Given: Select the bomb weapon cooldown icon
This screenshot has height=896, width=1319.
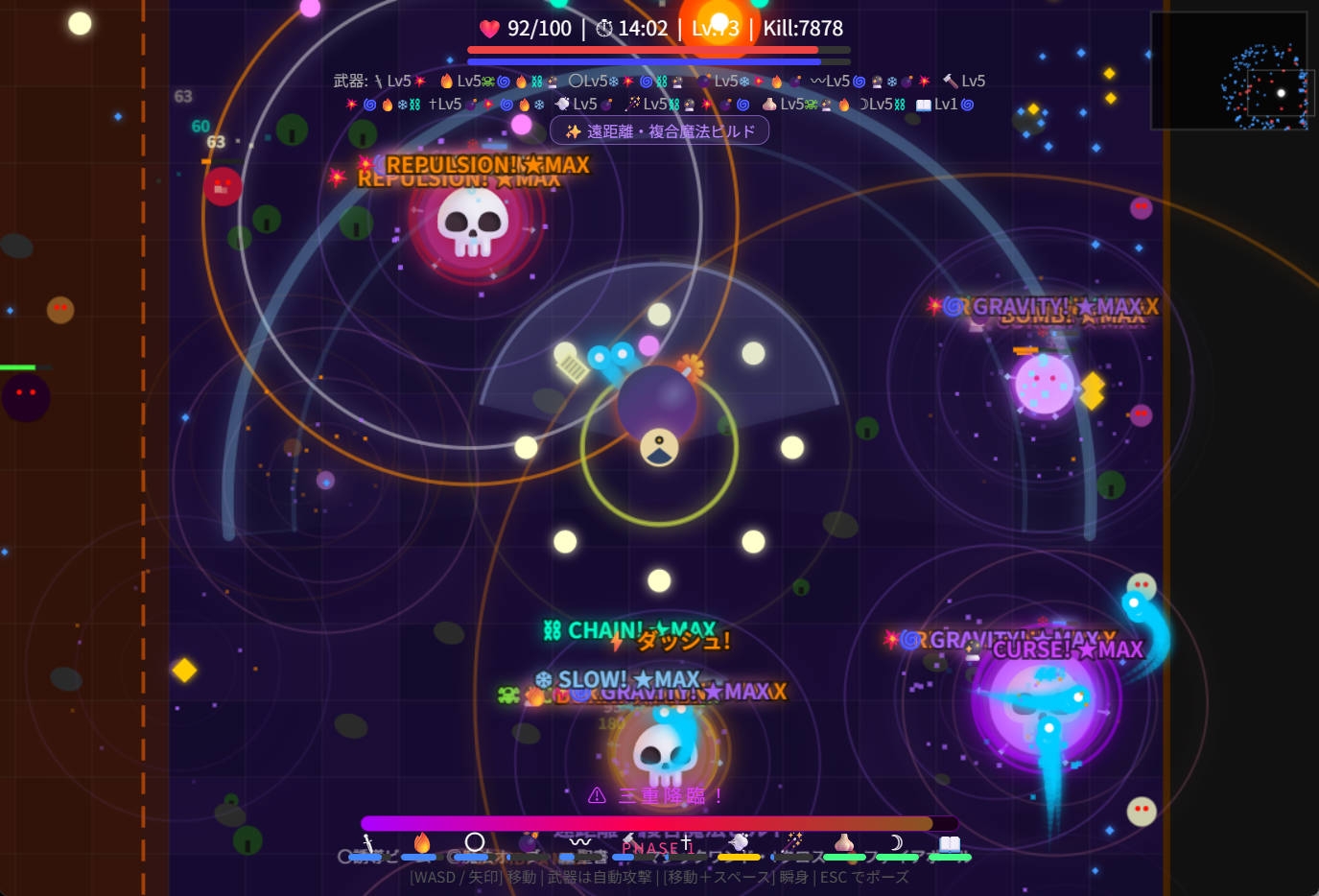Looking at the screenshot, I should [x=528, y=842].
